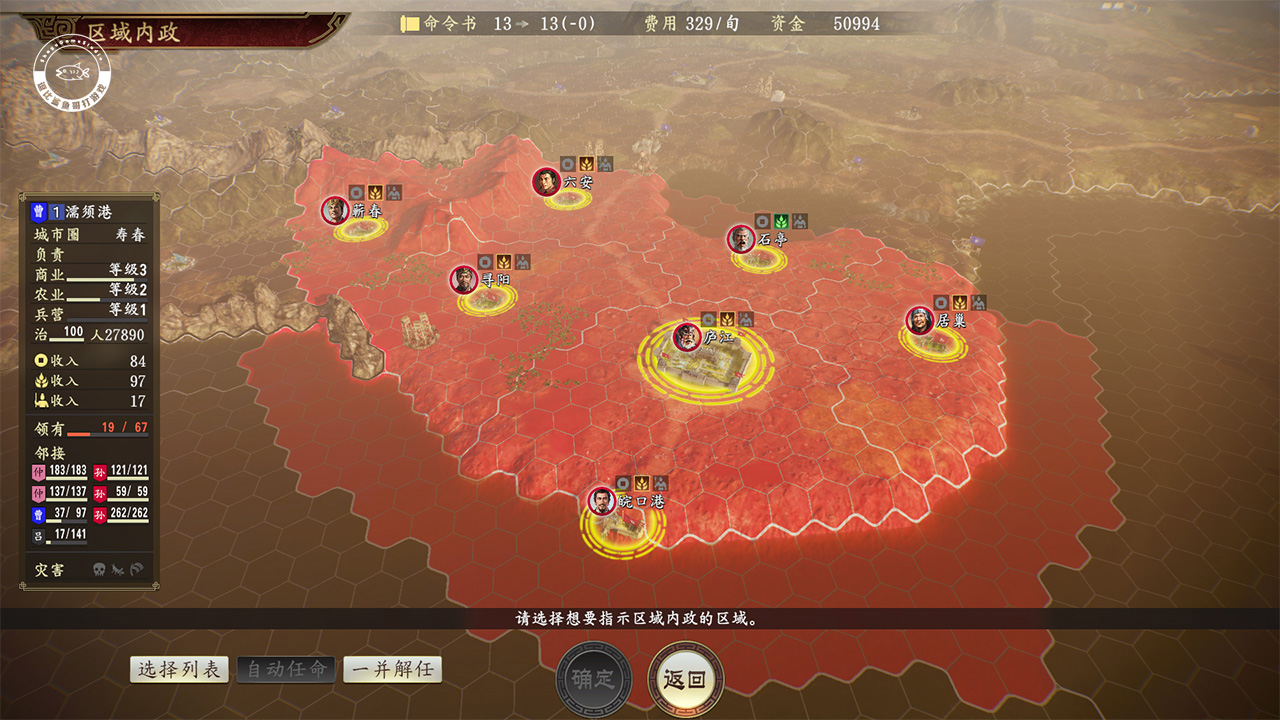Click the 一并解任 dismiss-all button
Image resolution: width=1280 pixels, height=720 pixels.
[392, 669]
